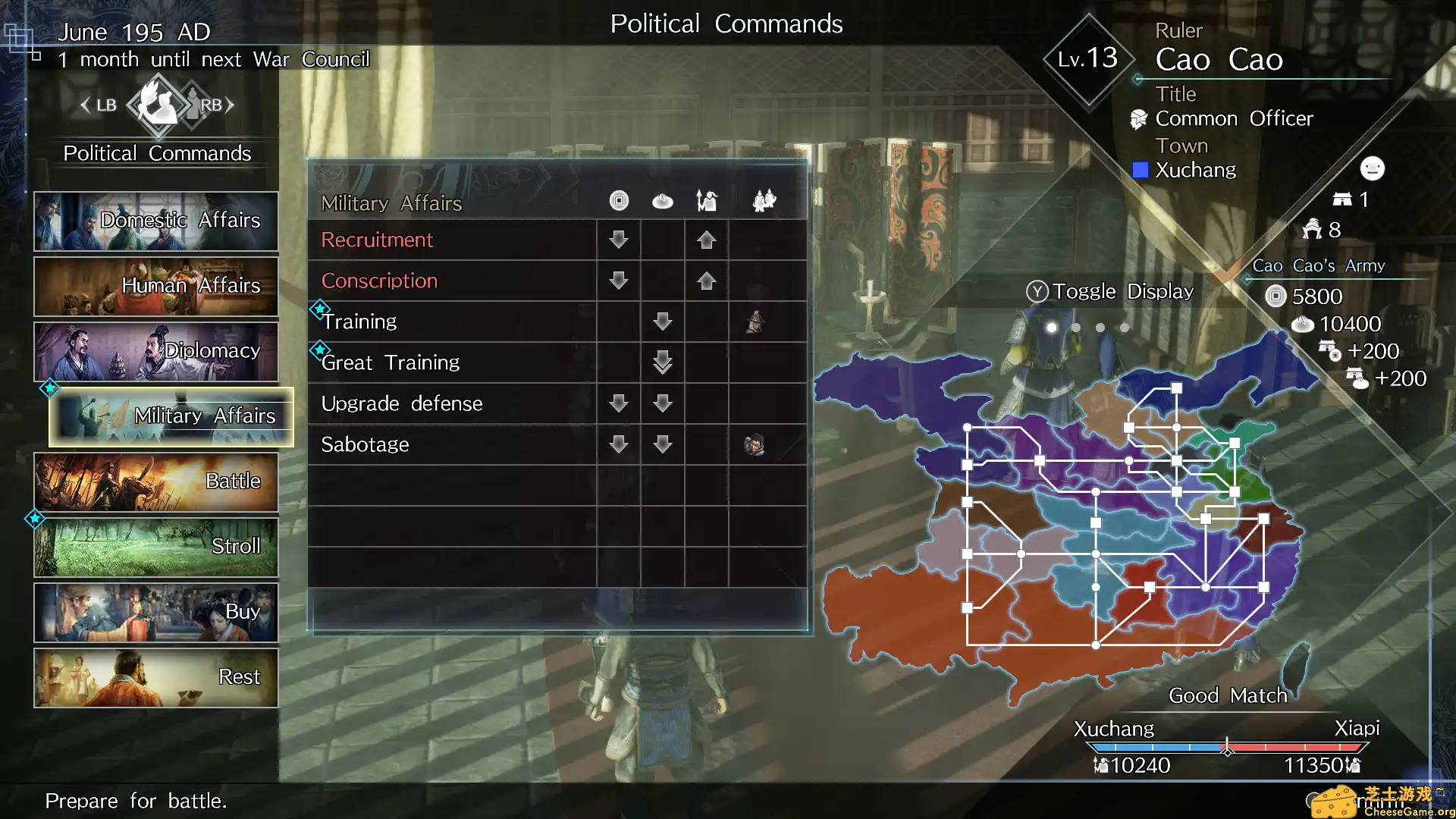This screenshot has height=819, width=1456.
Task: Select Human Affairs from the command list
Action: pos(155,286)
